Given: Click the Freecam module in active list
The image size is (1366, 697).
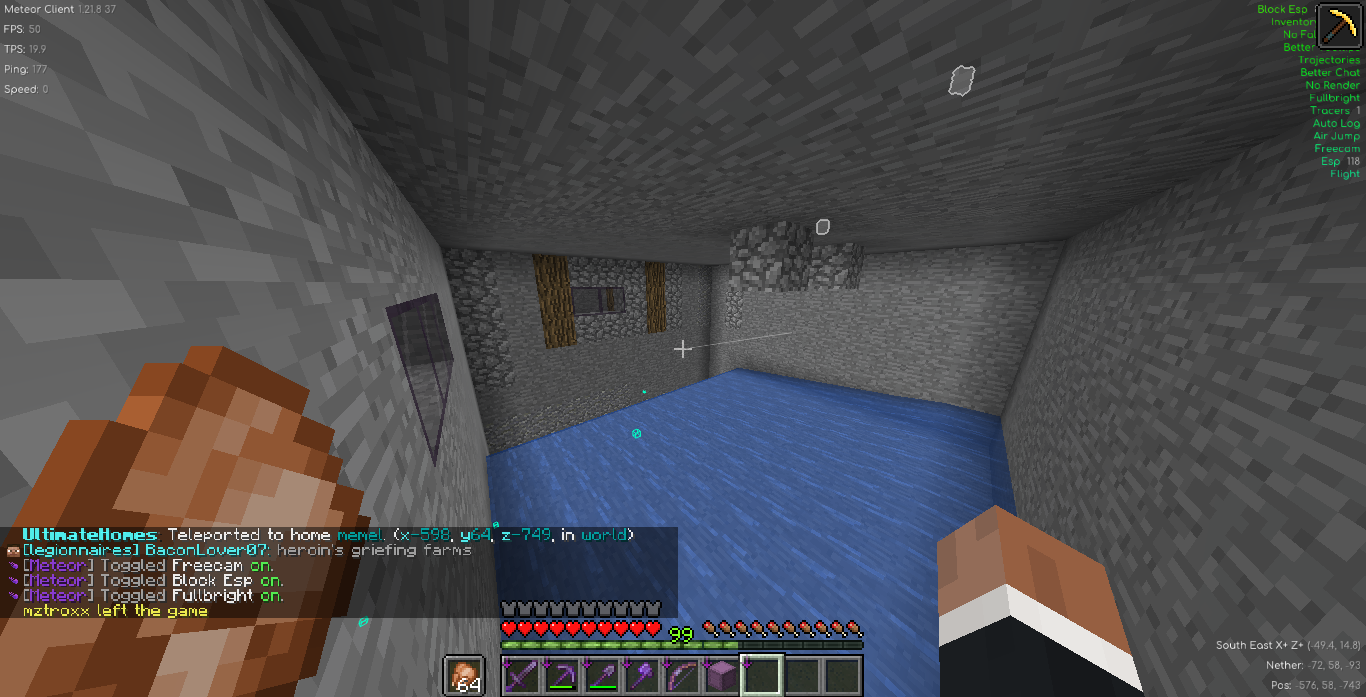Looking at the screenshot, I should click(x=1337, y=149).
